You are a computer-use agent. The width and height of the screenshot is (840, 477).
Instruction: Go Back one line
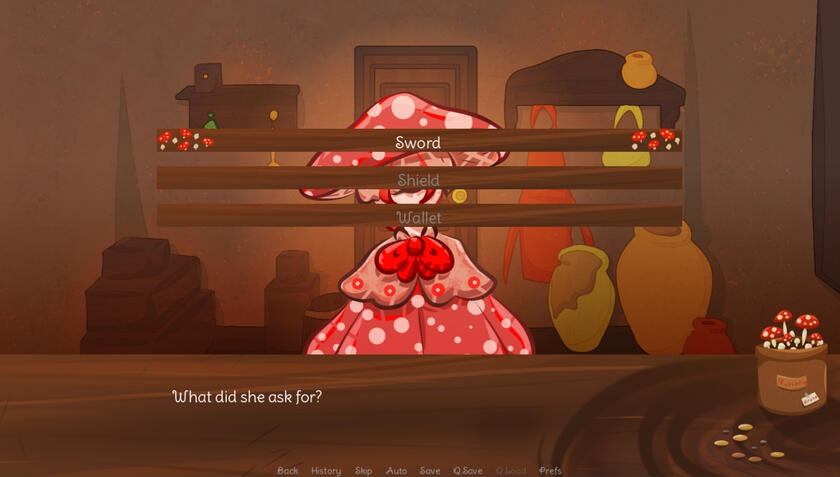coord(288,470)
